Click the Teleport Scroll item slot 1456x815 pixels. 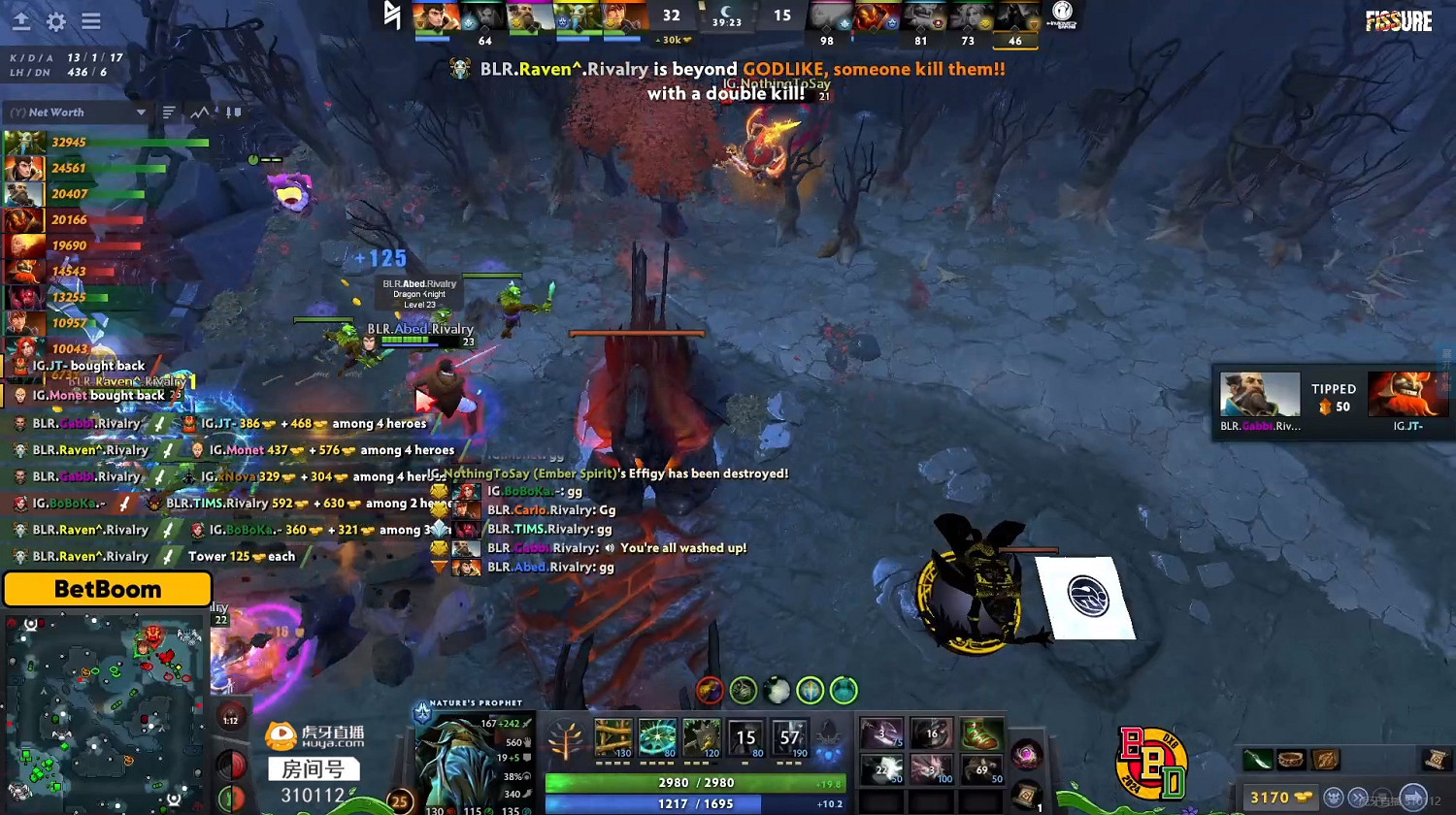click(x=1028, y=796)
